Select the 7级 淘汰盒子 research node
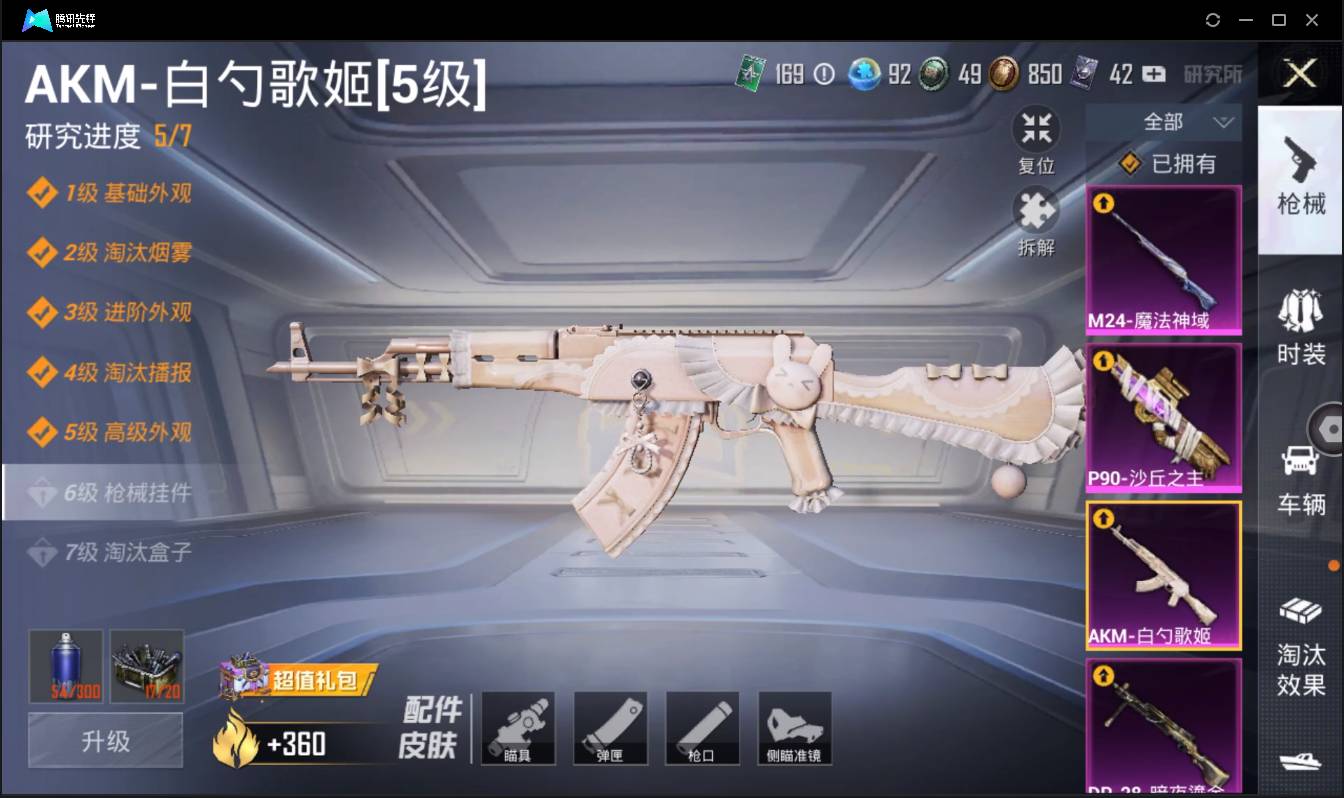The image size is (1344, 798). tap(115, 552)
